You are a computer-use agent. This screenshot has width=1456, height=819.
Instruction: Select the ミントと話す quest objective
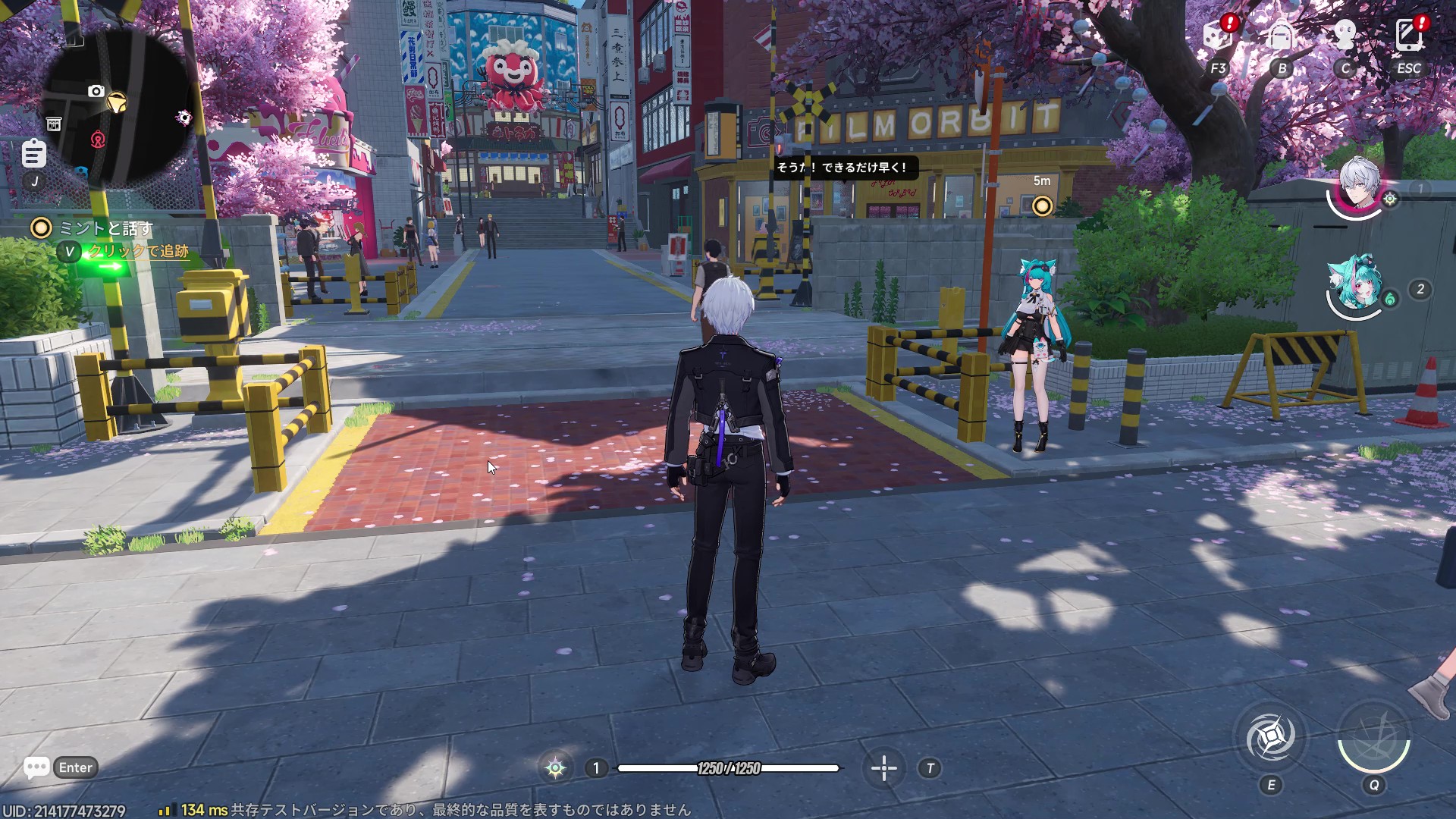click(105, 228)
